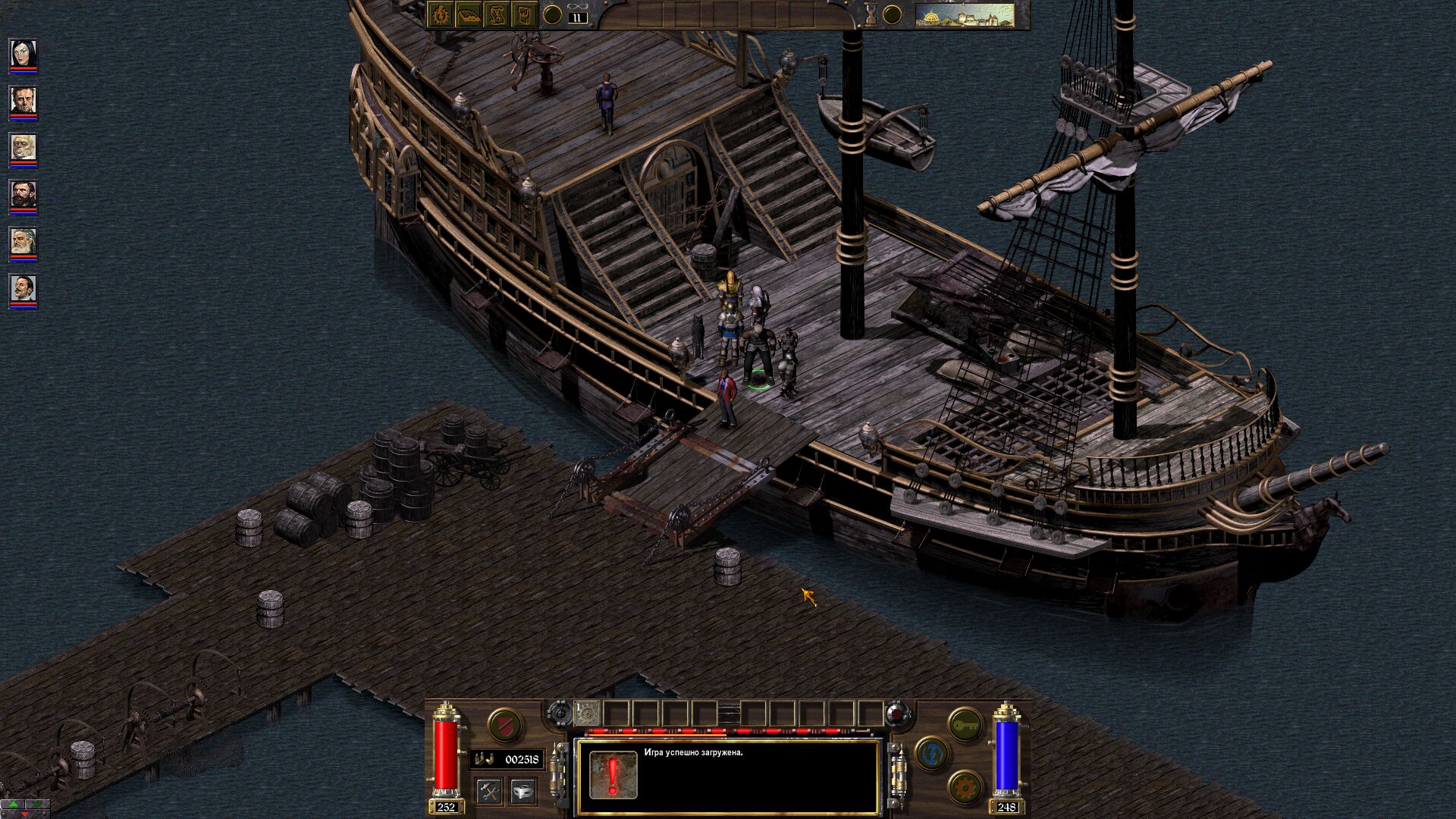This screenshot has width=1456, height=819.
Task: Click the day-night landscape clock panel
Action: (x=965, y=15)
